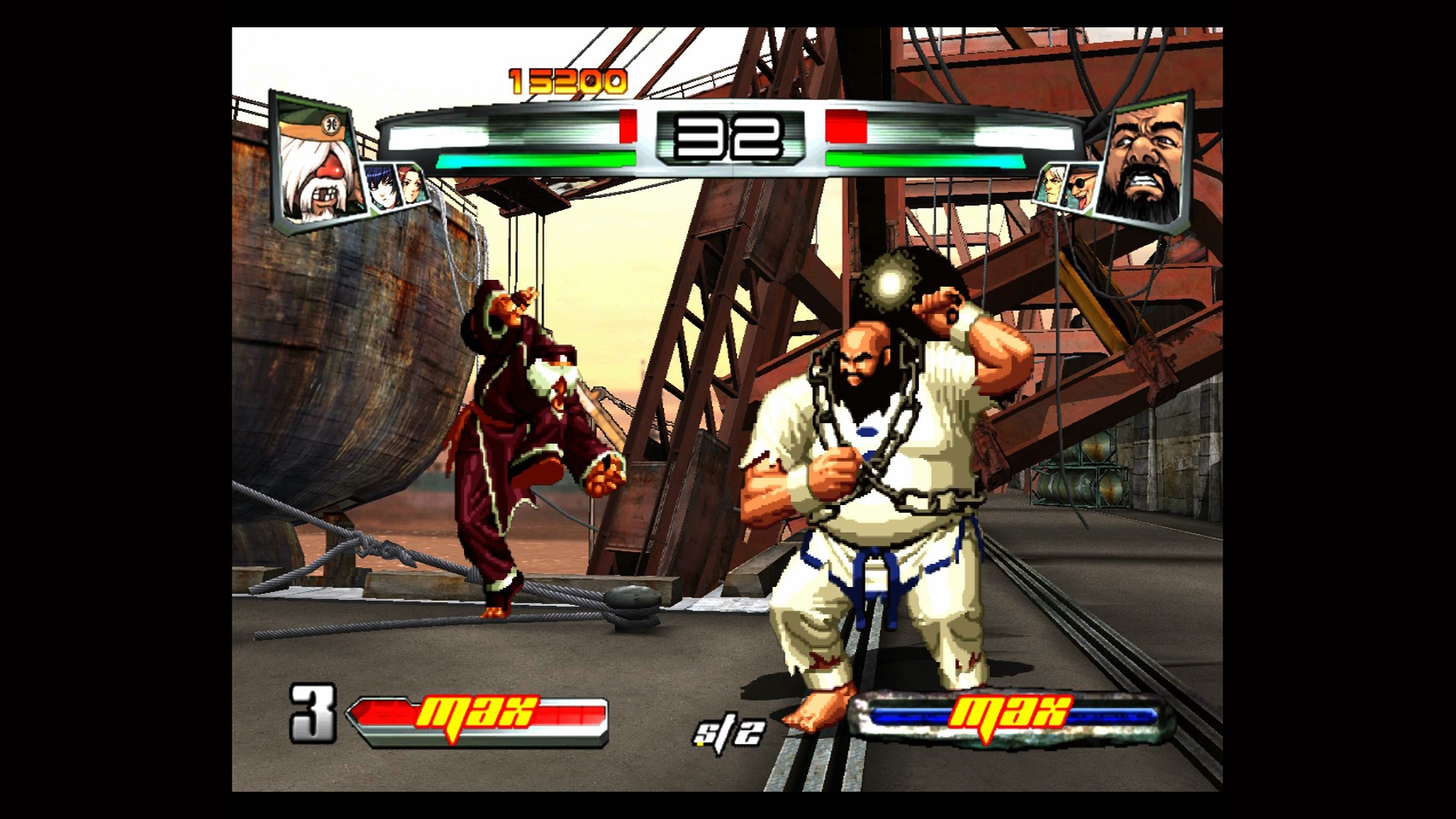Select the white-haired teammate portrait on the right

point(1052,185)
